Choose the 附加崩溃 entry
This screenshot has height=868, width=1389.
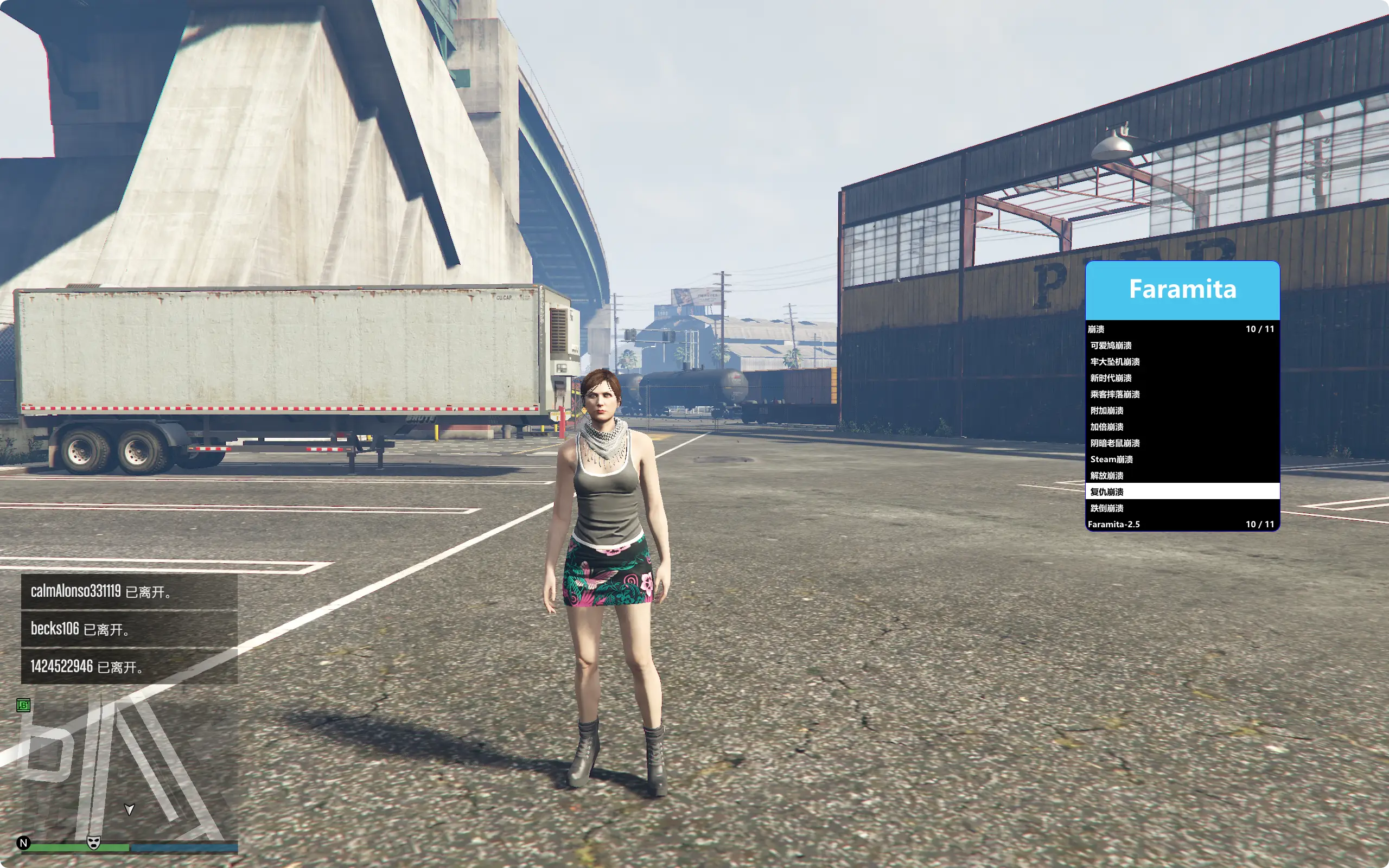point(1107,411)
